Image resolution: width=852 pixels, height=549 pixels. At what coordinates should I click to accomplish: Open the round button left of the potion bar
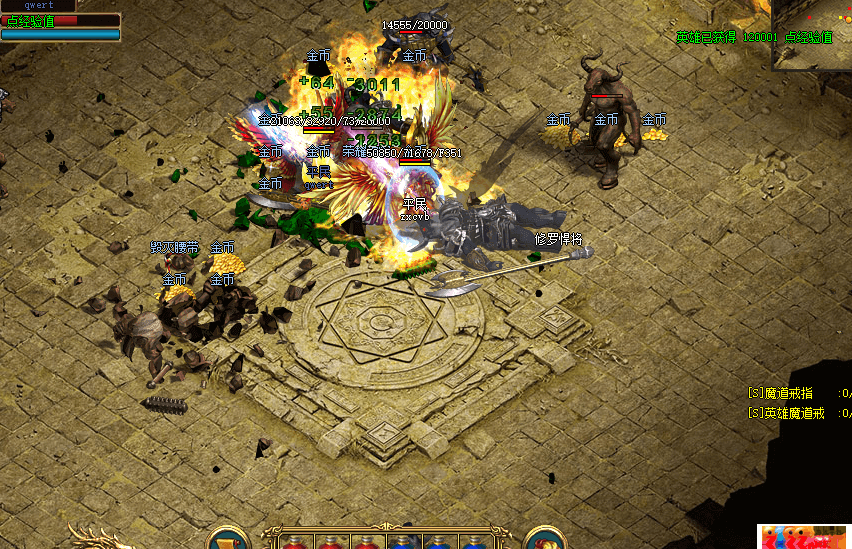click(x=229, y=539)
